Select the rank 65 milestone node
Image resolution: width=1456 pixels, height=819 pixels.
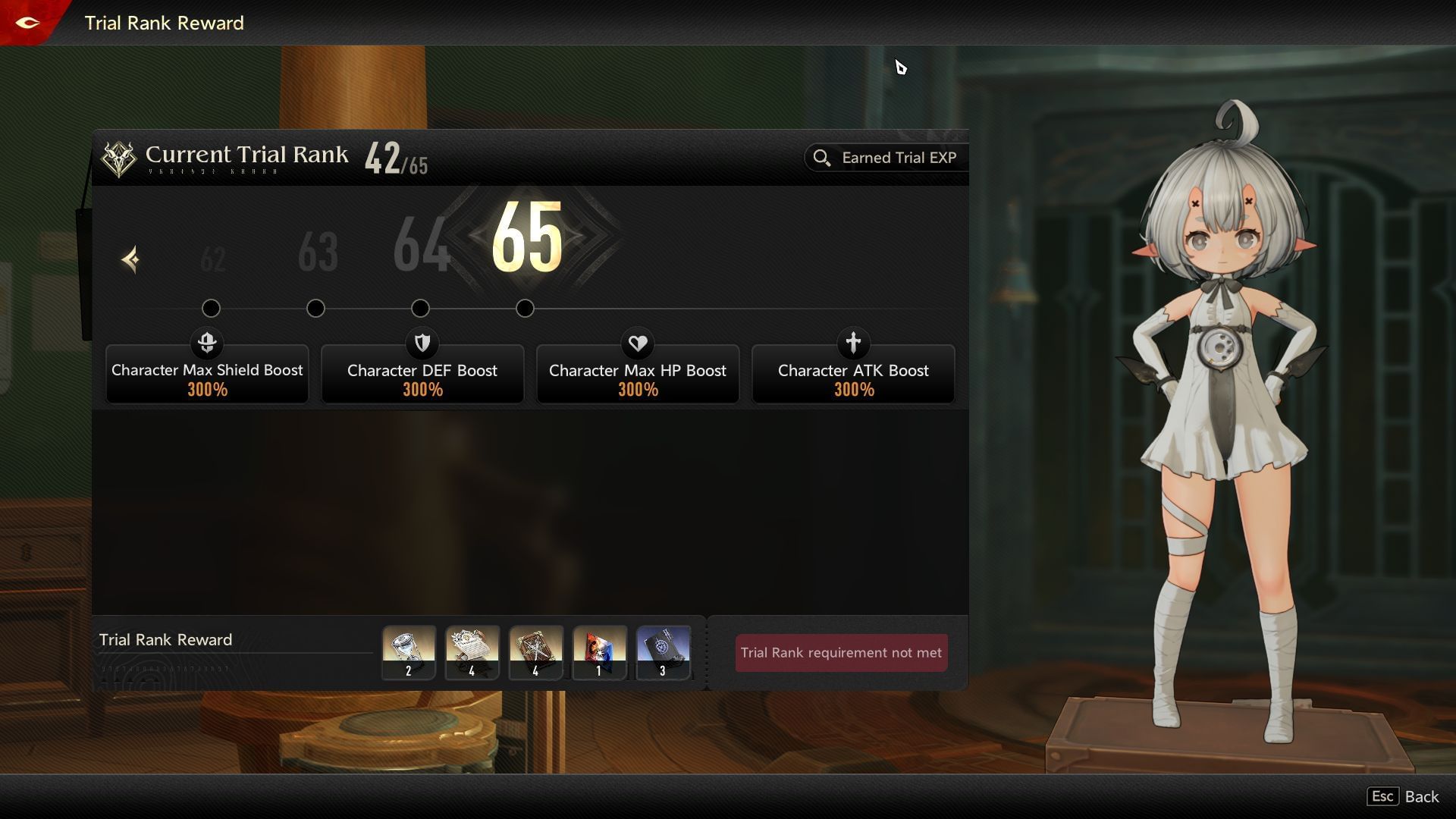525,309
